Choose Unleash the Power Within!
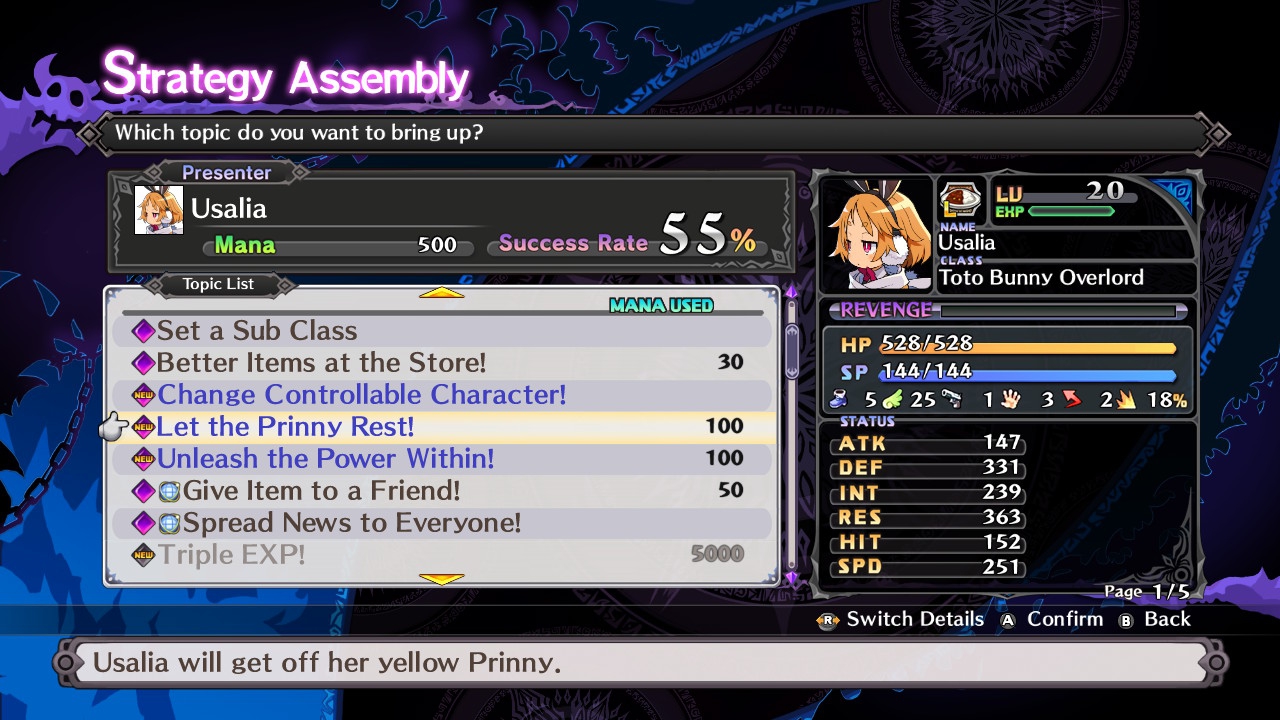1280x720 pixels. click(325, 459)
